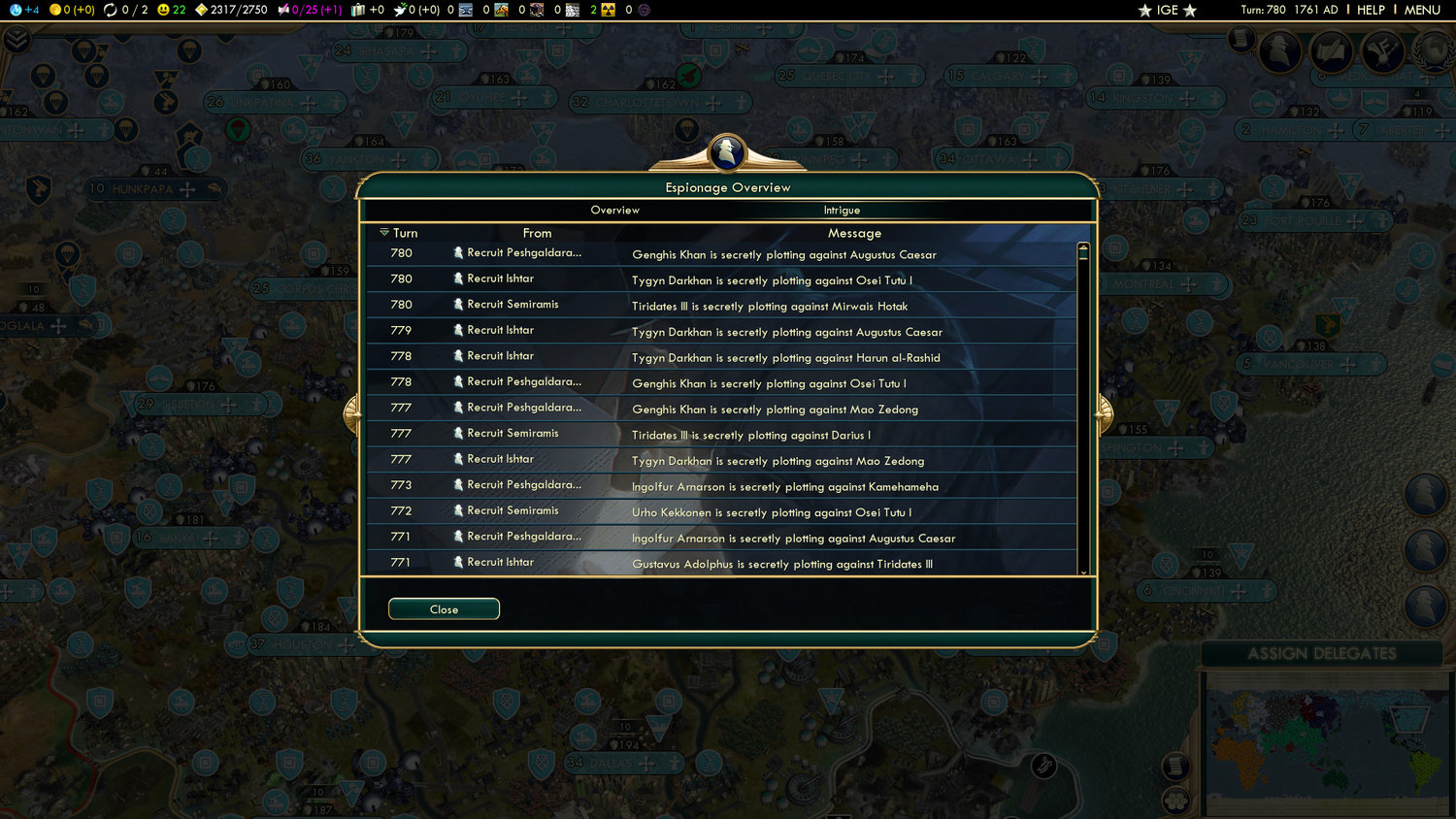
Task: Click the spy icon beside Recruit Semiramis
Action: (456, 304)
